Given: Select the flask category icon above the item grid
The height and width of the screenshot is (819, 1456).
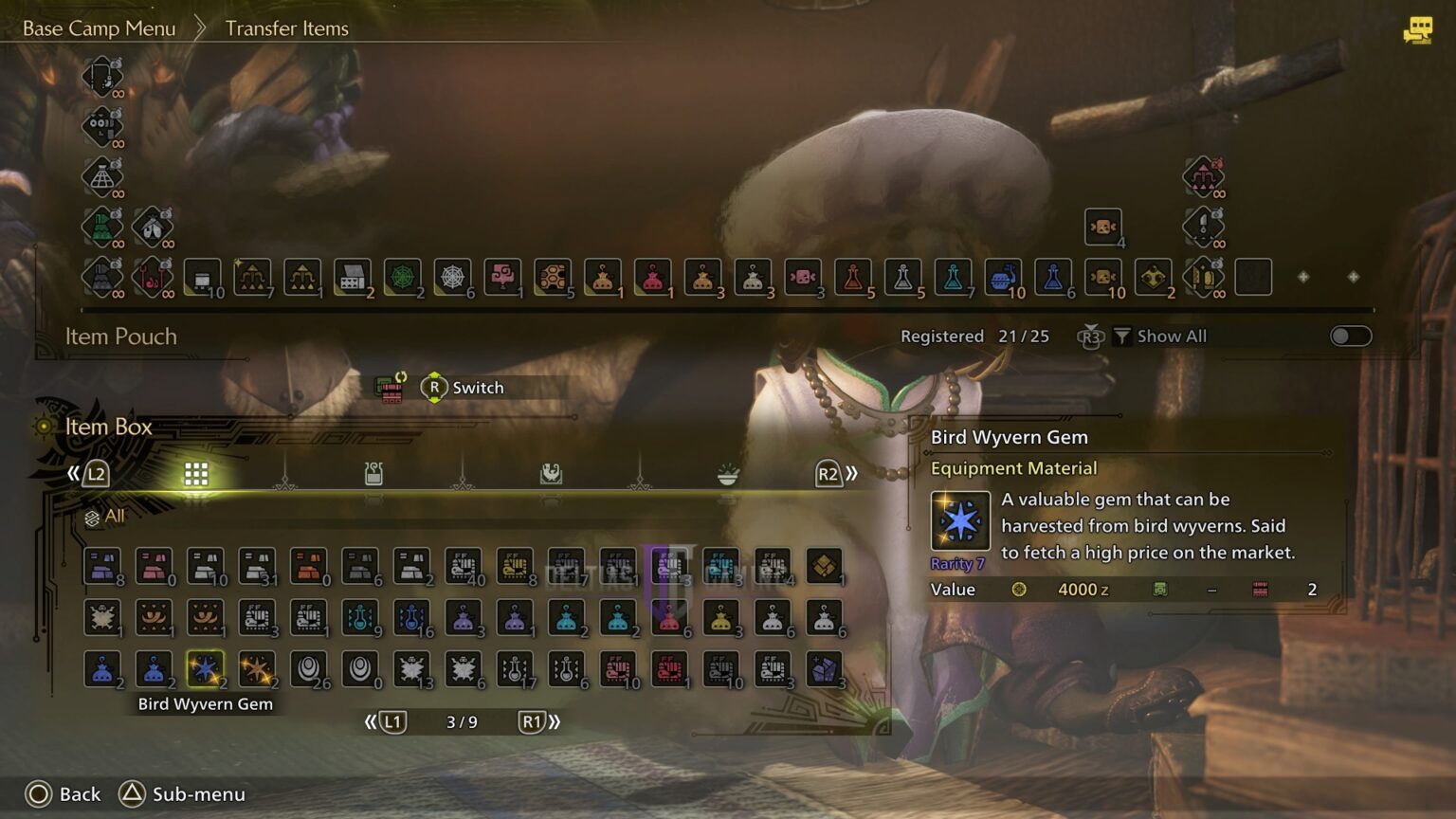Looking at the screenshot, I should click(373, 473).
